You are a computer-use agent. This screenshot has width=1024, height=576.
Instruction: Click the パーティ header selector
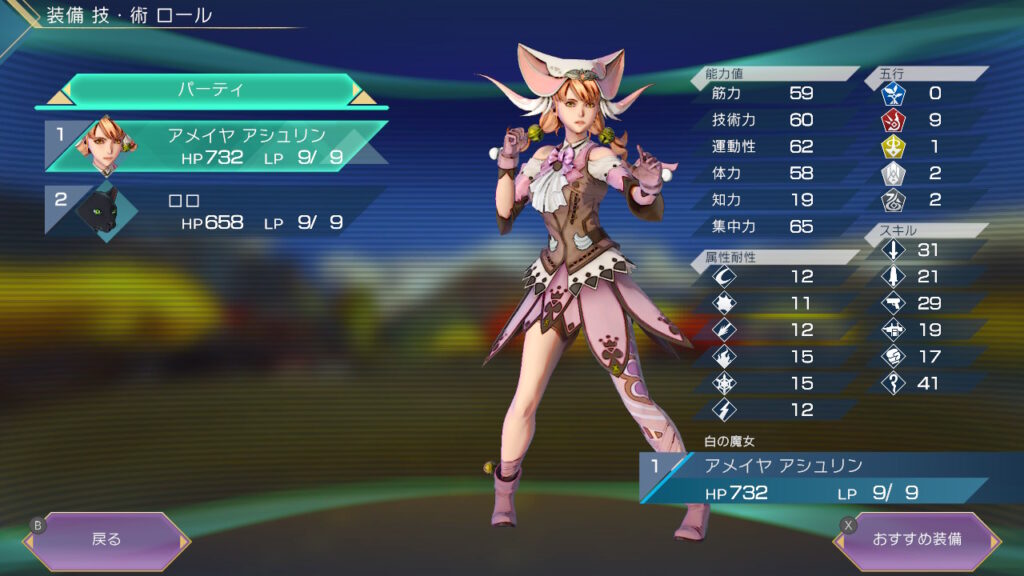coord(210,90)
